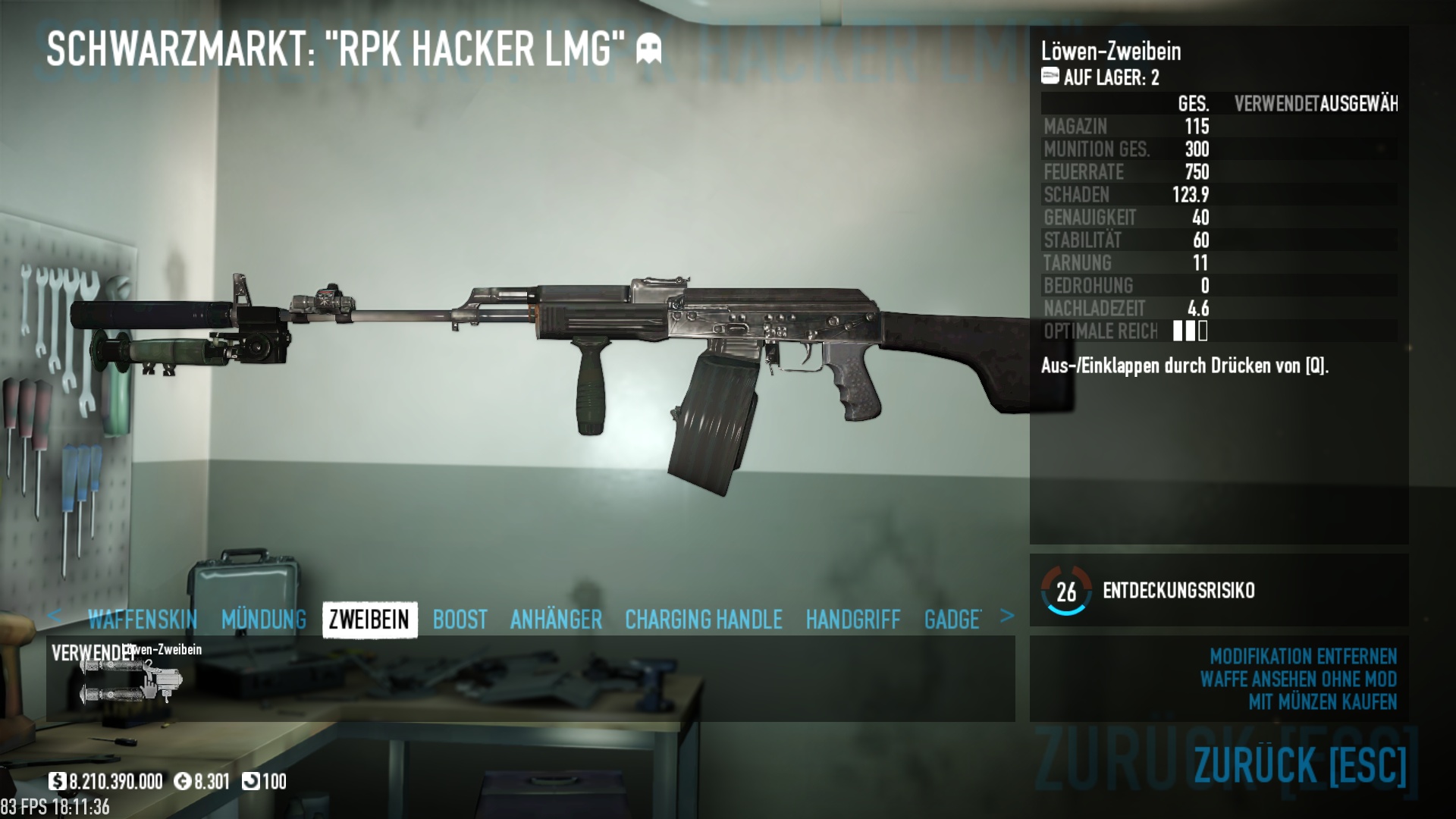Select the equipped Löwen-Zweibein mod thumbnail
The height and width of the screenshot is (819, 1456).
tap(130, 679)
